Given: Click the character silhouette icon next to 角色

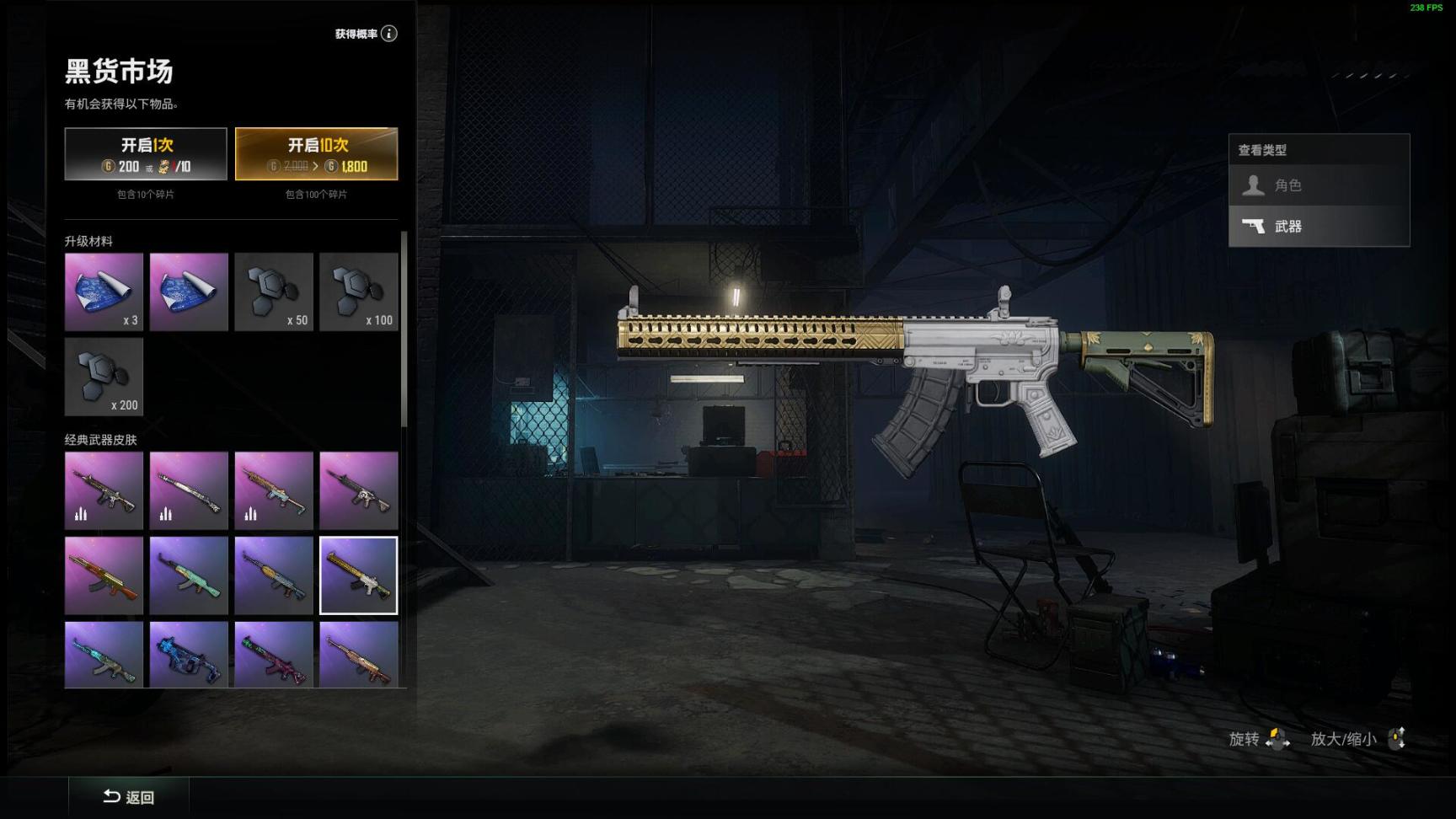Looking at the screenshot, I should point(1254,185).
